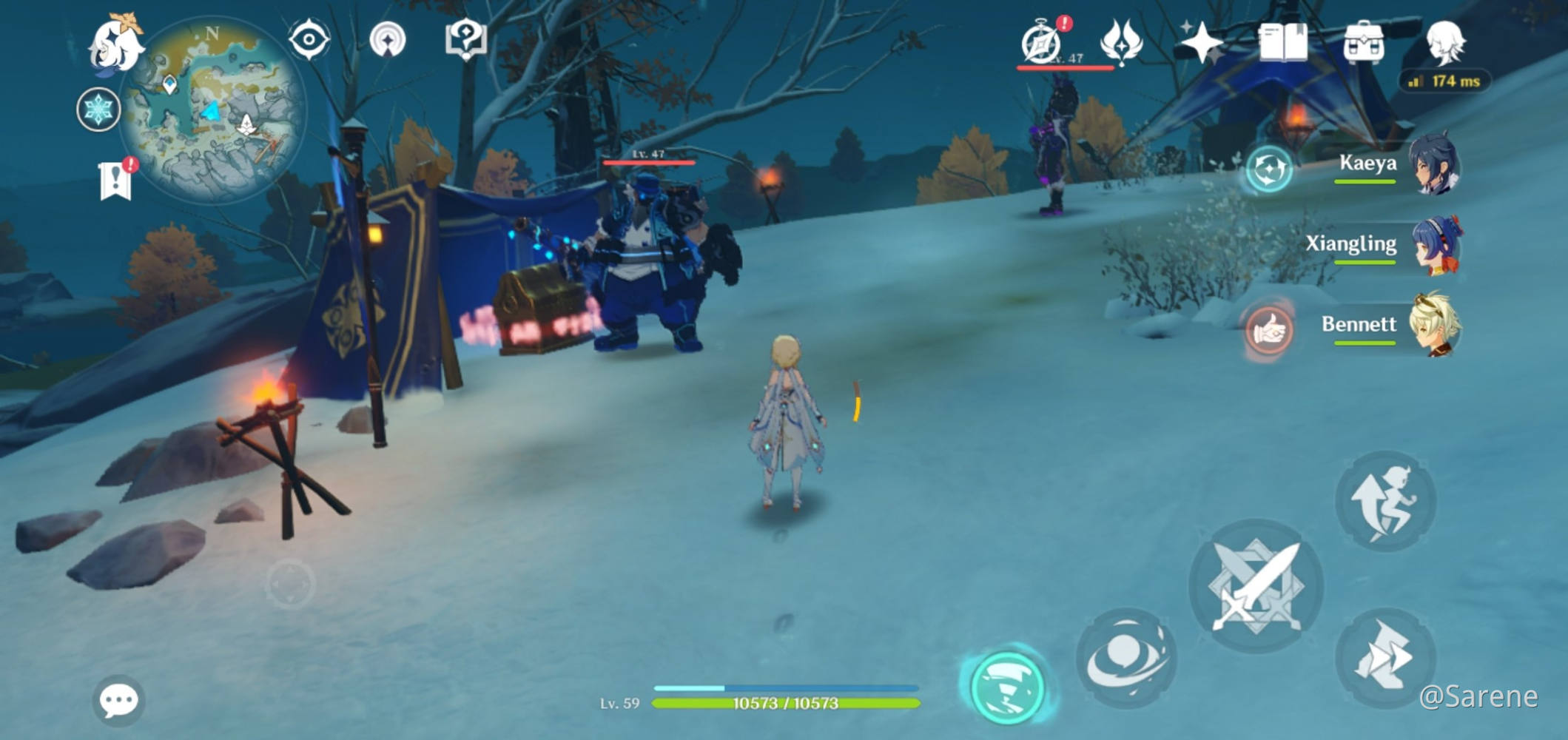Cast the Anemo elemental skill

coord(1125,658)
